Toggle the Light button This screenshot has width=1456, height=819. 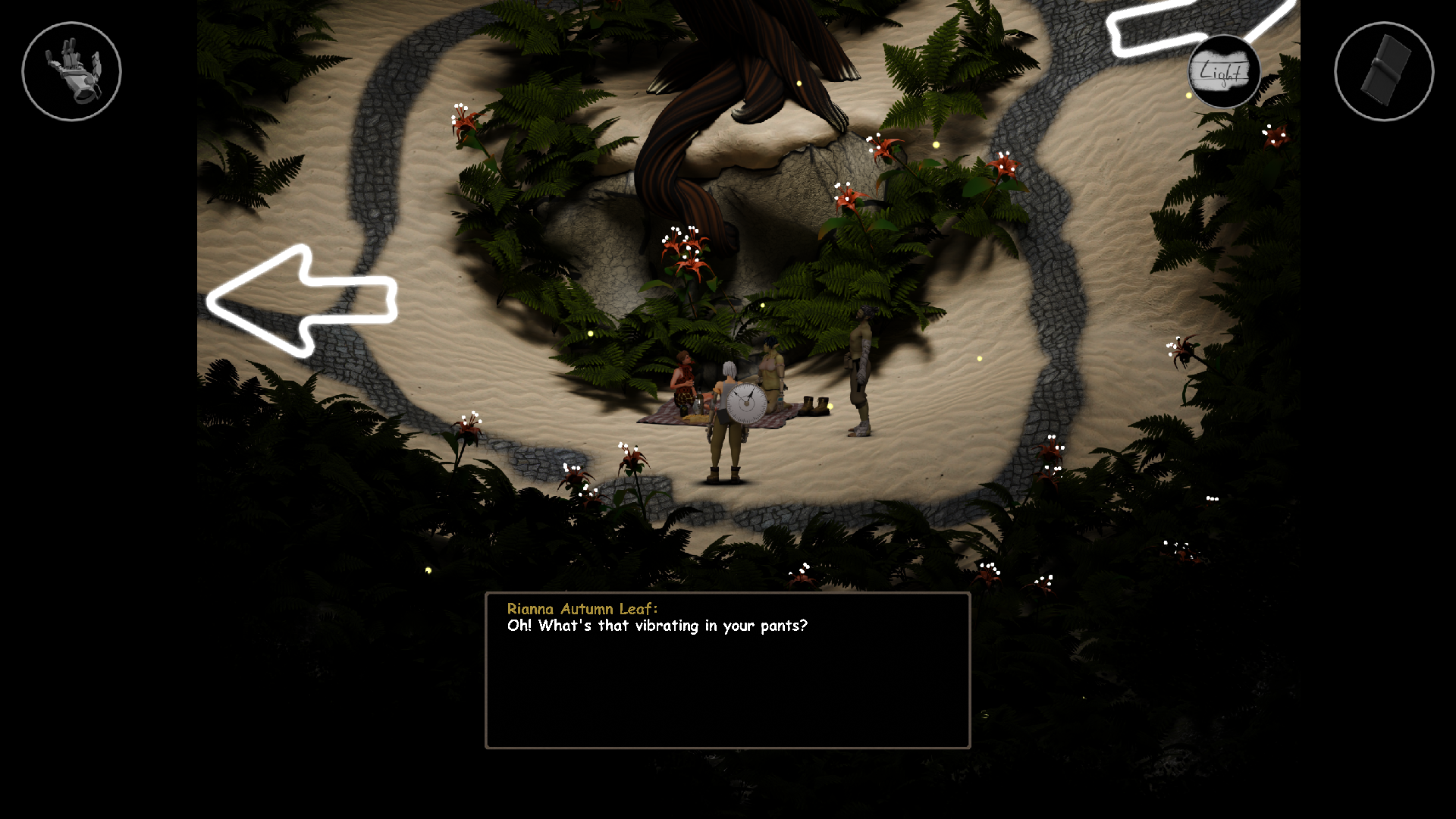point(1223,73)
